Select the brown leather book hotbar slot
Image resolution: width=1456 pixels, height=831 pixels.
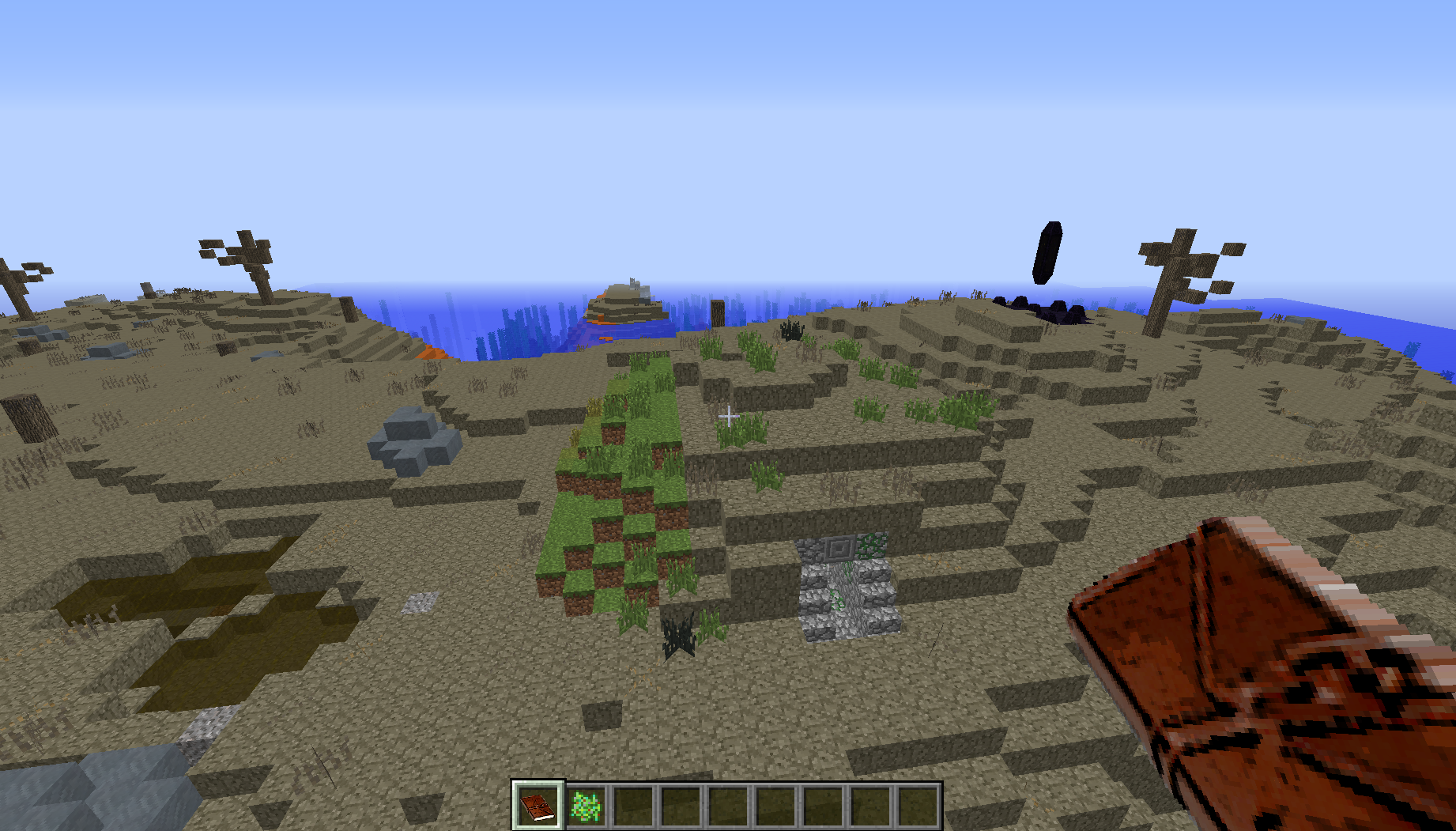538,806
